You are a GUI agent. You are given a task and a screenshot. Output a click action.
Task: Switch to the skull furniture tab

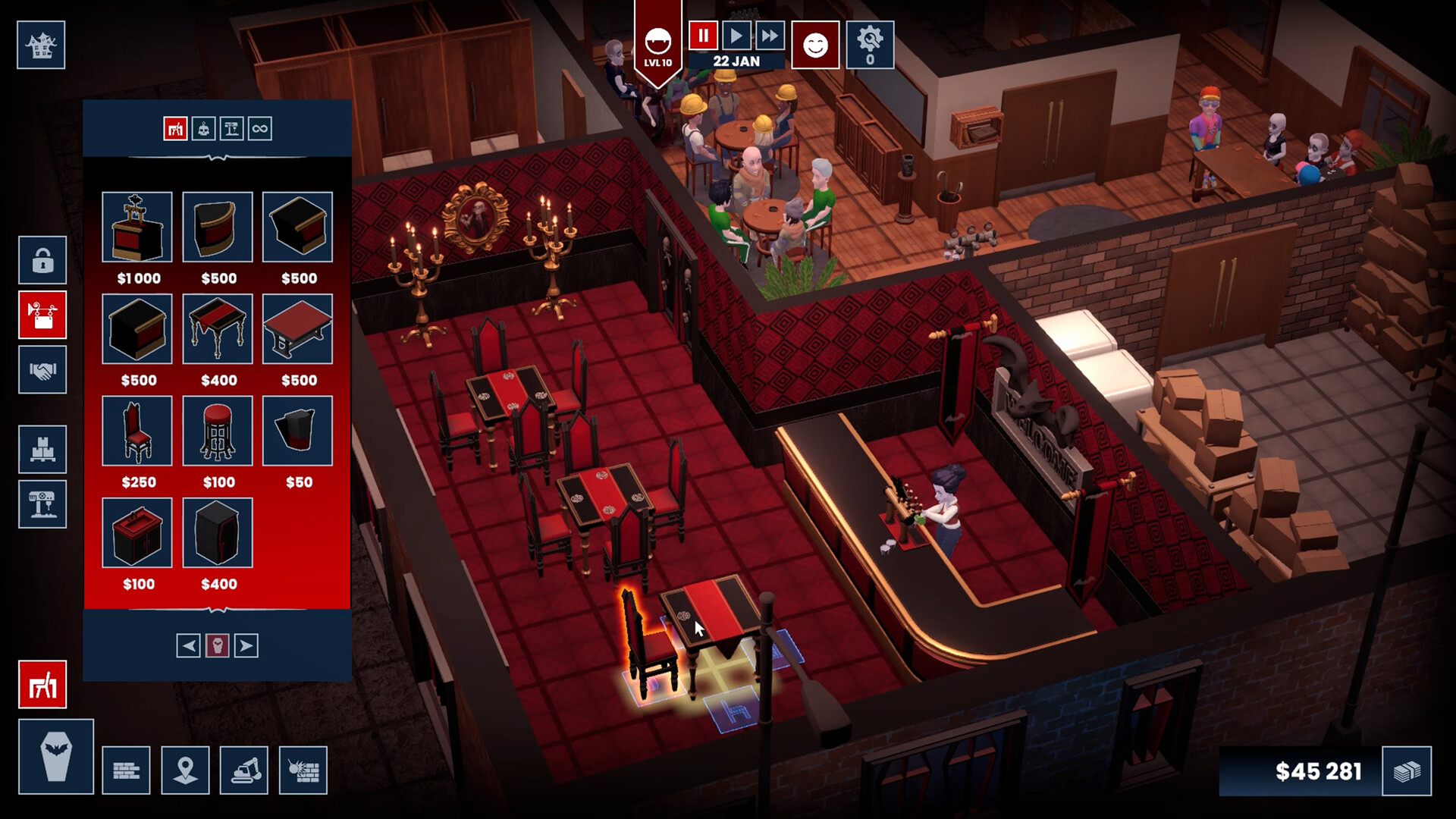click(x=204, y=129)
